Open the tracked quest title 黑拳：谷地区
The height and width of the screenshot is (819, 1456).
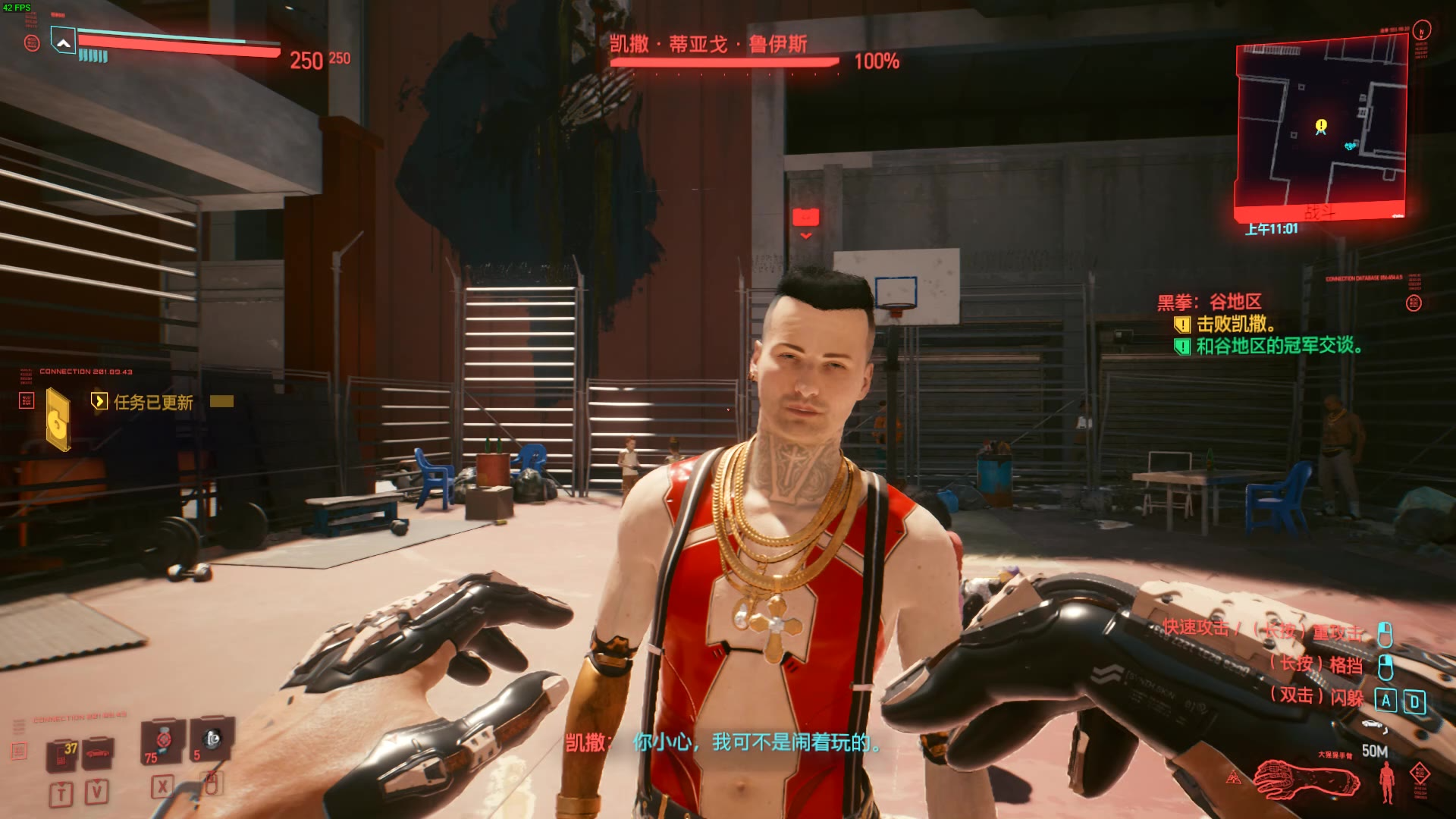(x=1209, y=302)
